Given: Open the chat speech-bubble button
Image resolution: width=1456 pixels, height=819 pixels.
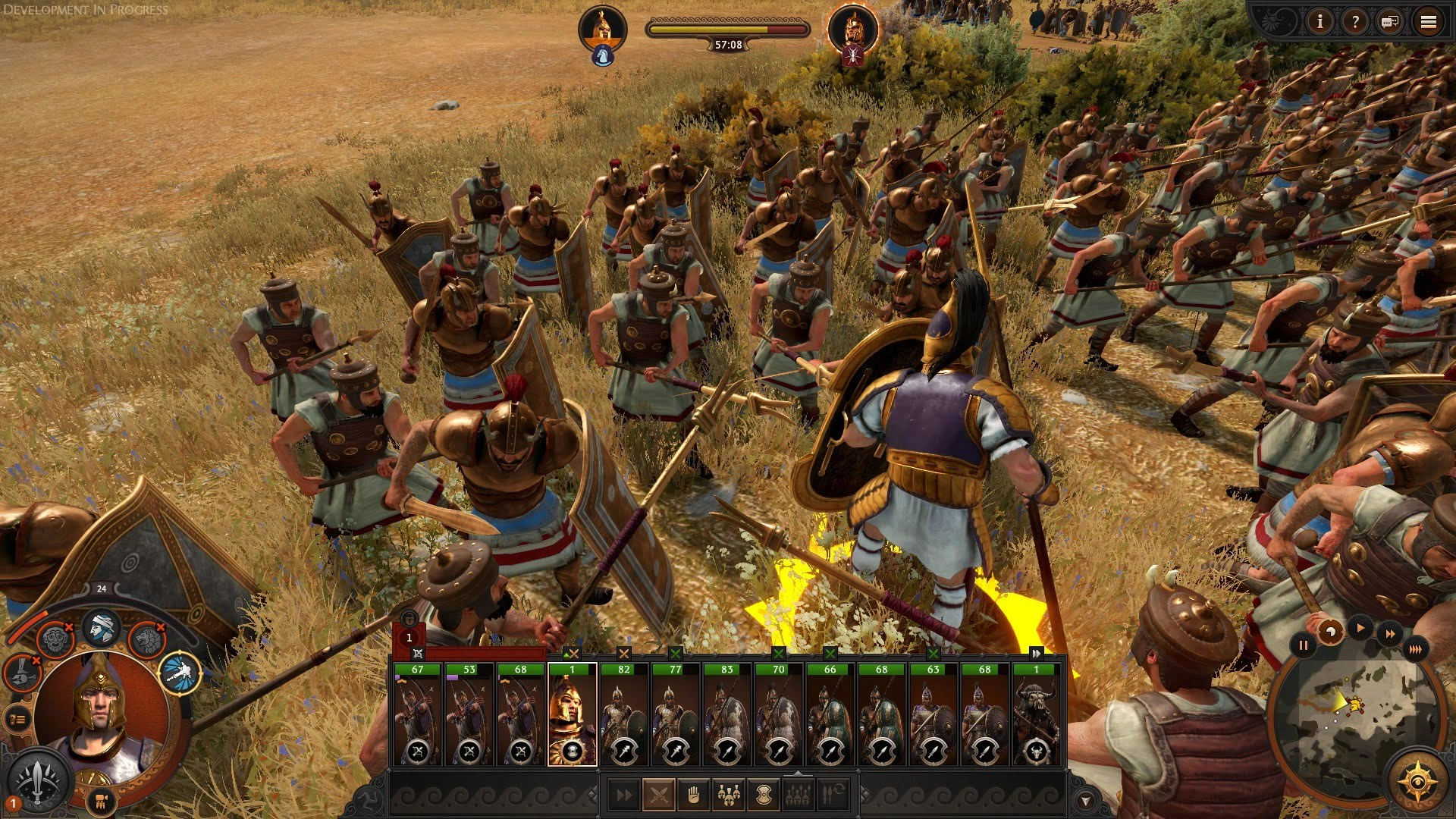Looking at the screenshot, I should [x=1390, y=22].
